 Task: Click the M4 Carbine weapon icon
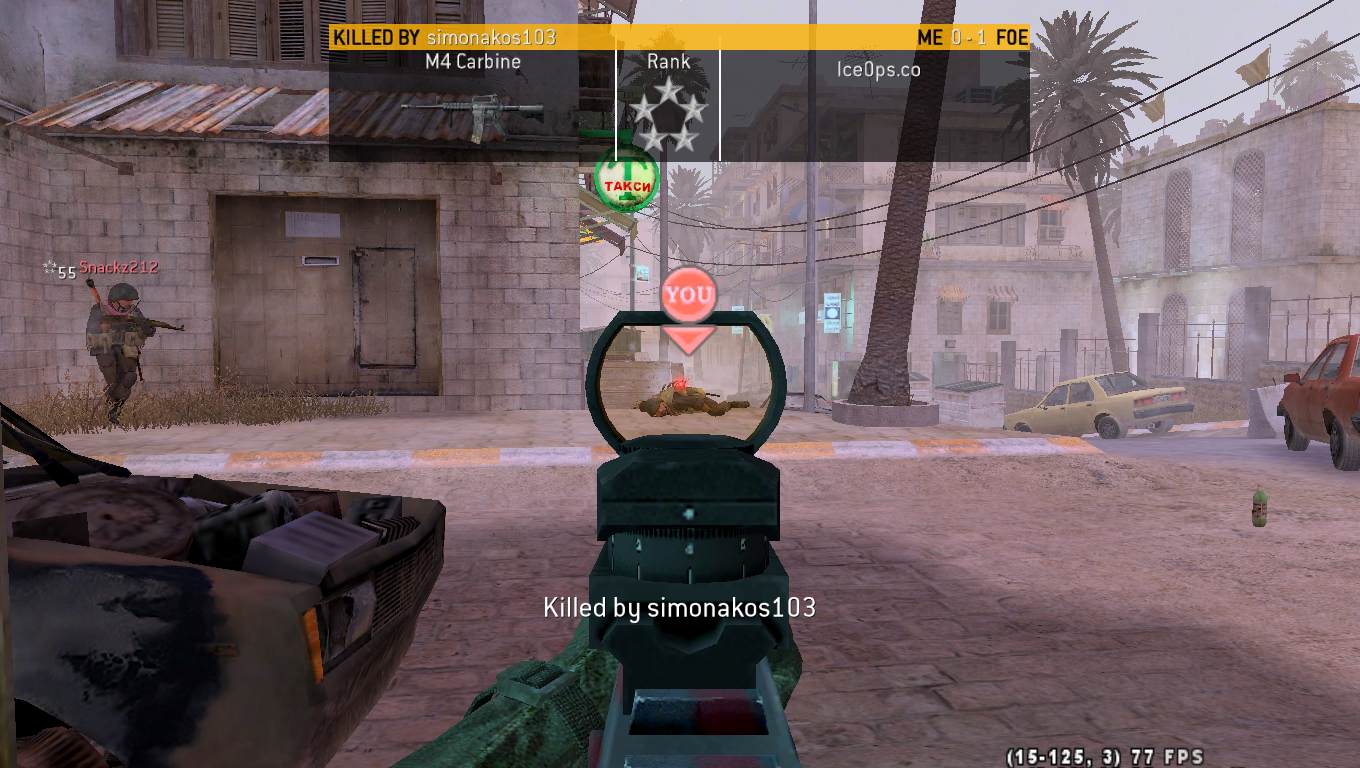472,112
